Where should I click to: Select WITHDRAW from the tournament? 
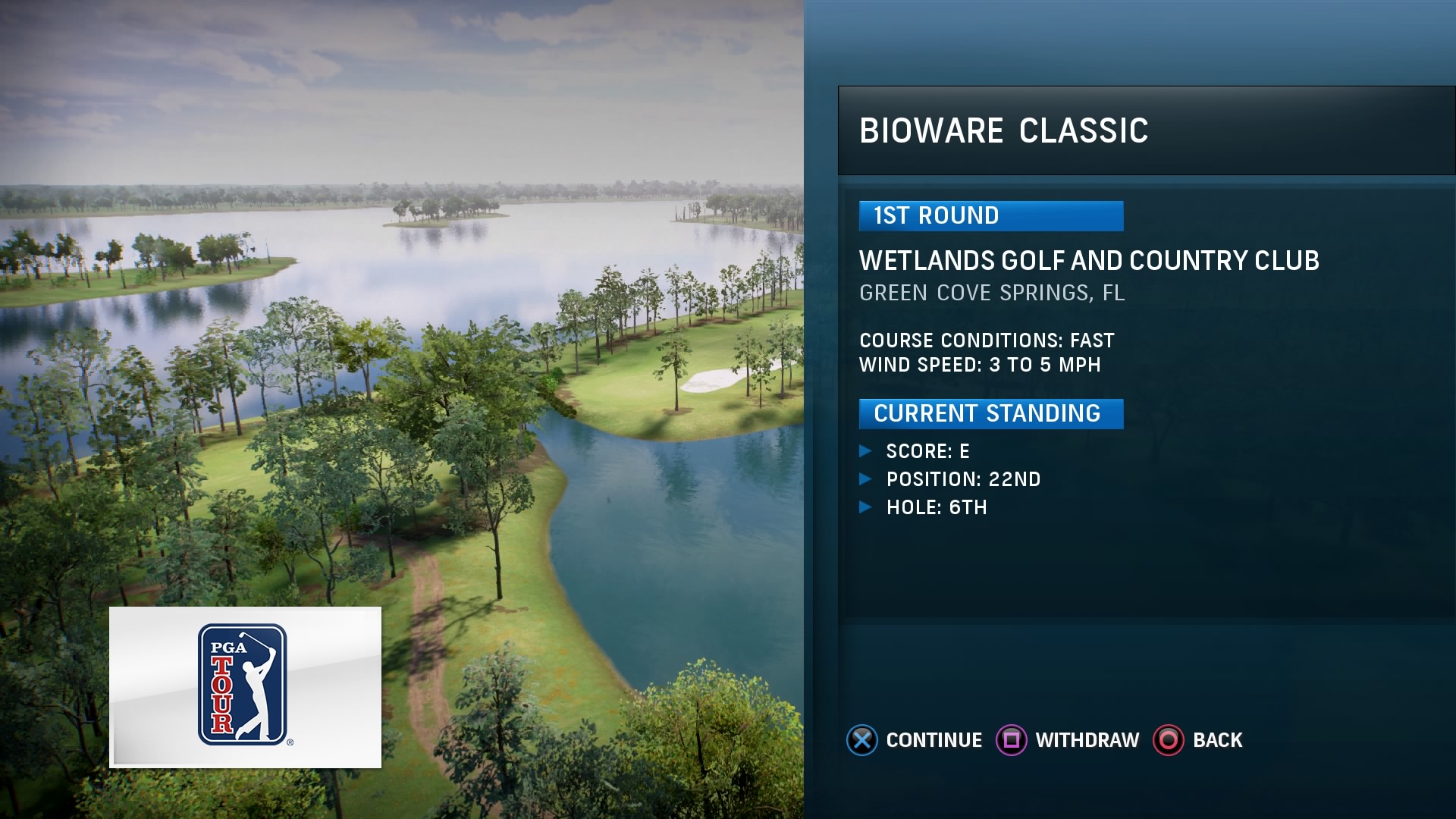(x=1087, y=739)
